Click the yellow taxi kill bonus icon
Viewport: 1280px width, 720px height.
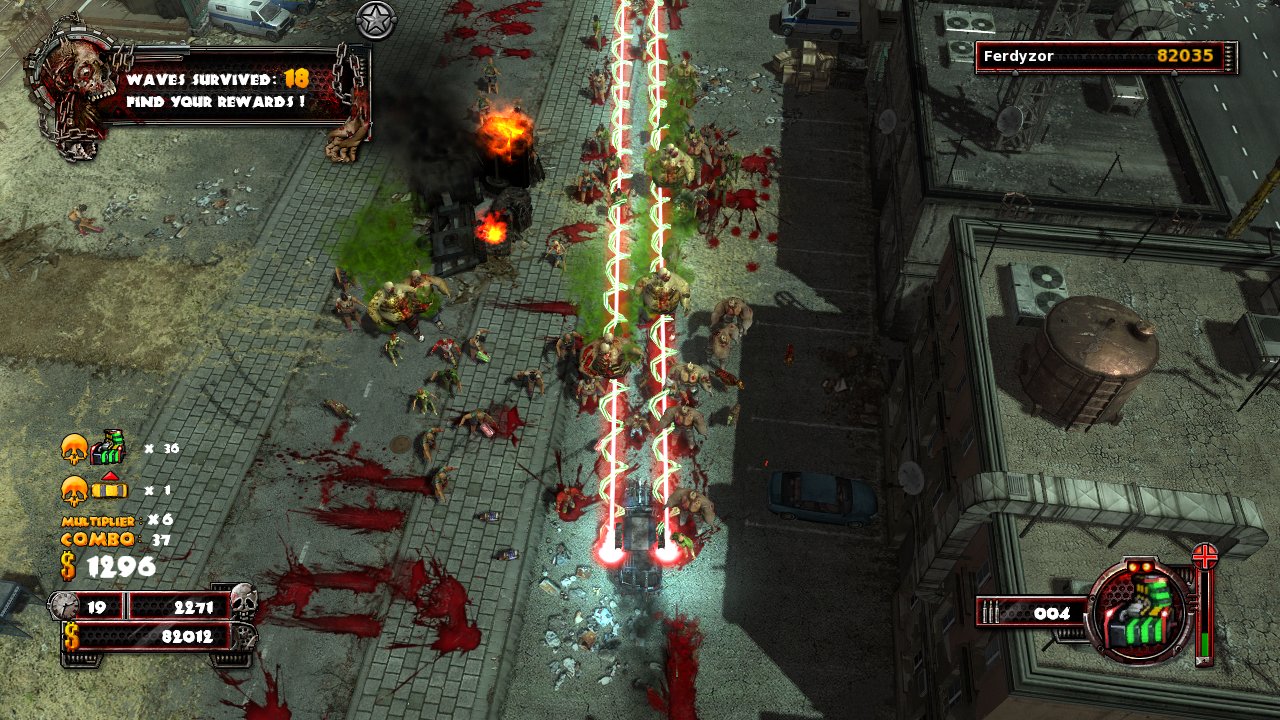pyautogui.click(x=110, y=490)
